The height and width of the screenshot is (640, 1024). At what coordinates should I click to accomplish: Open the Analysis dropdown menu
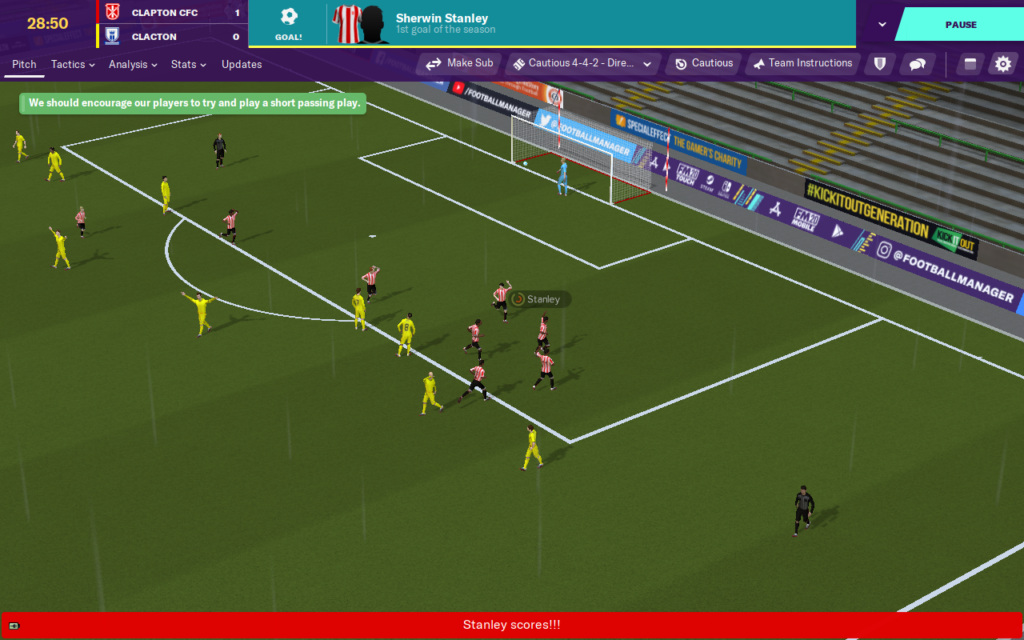point(133,64)
